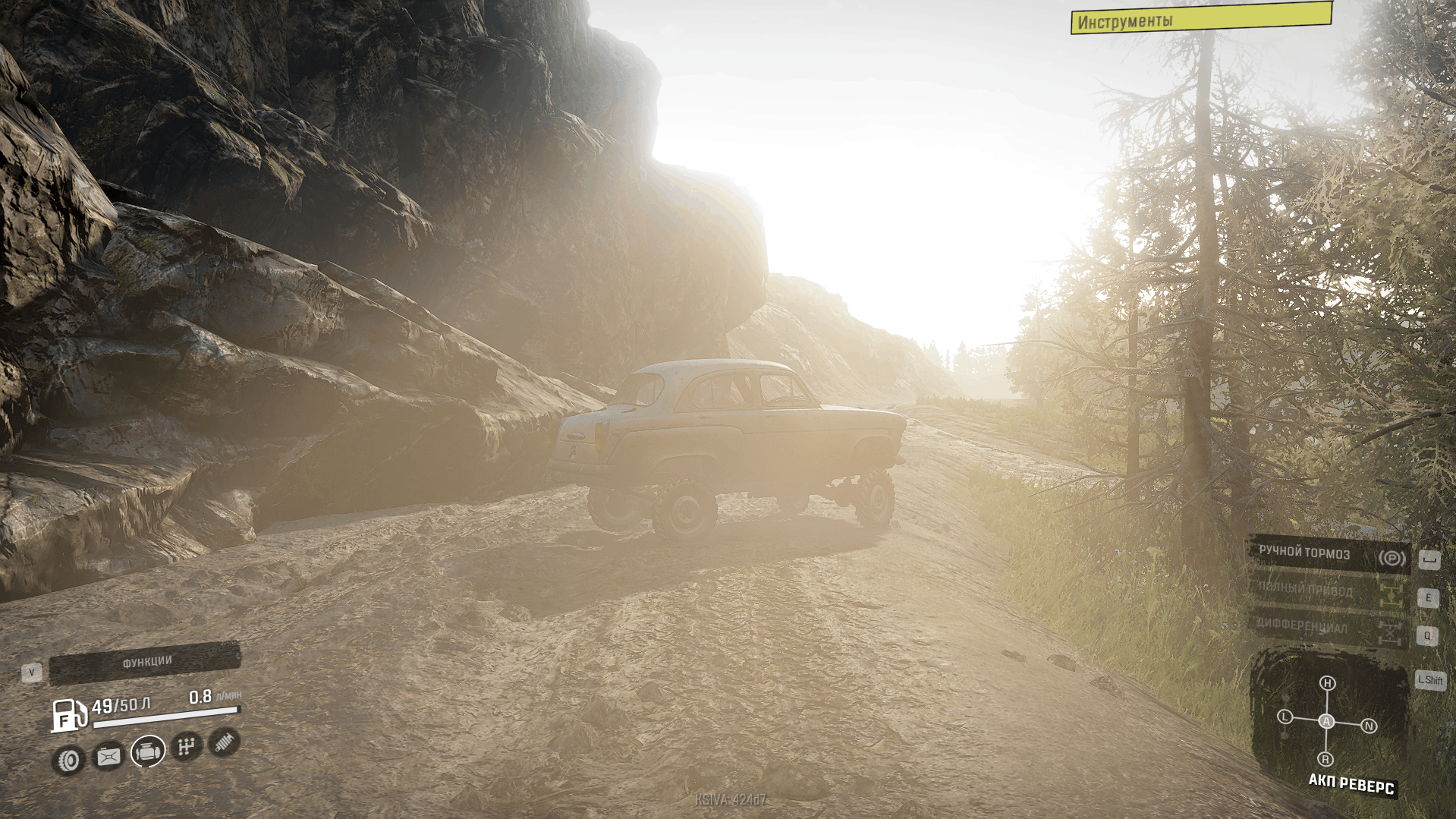Open the yellow Инструменты panel

(x=1200, y=18)
